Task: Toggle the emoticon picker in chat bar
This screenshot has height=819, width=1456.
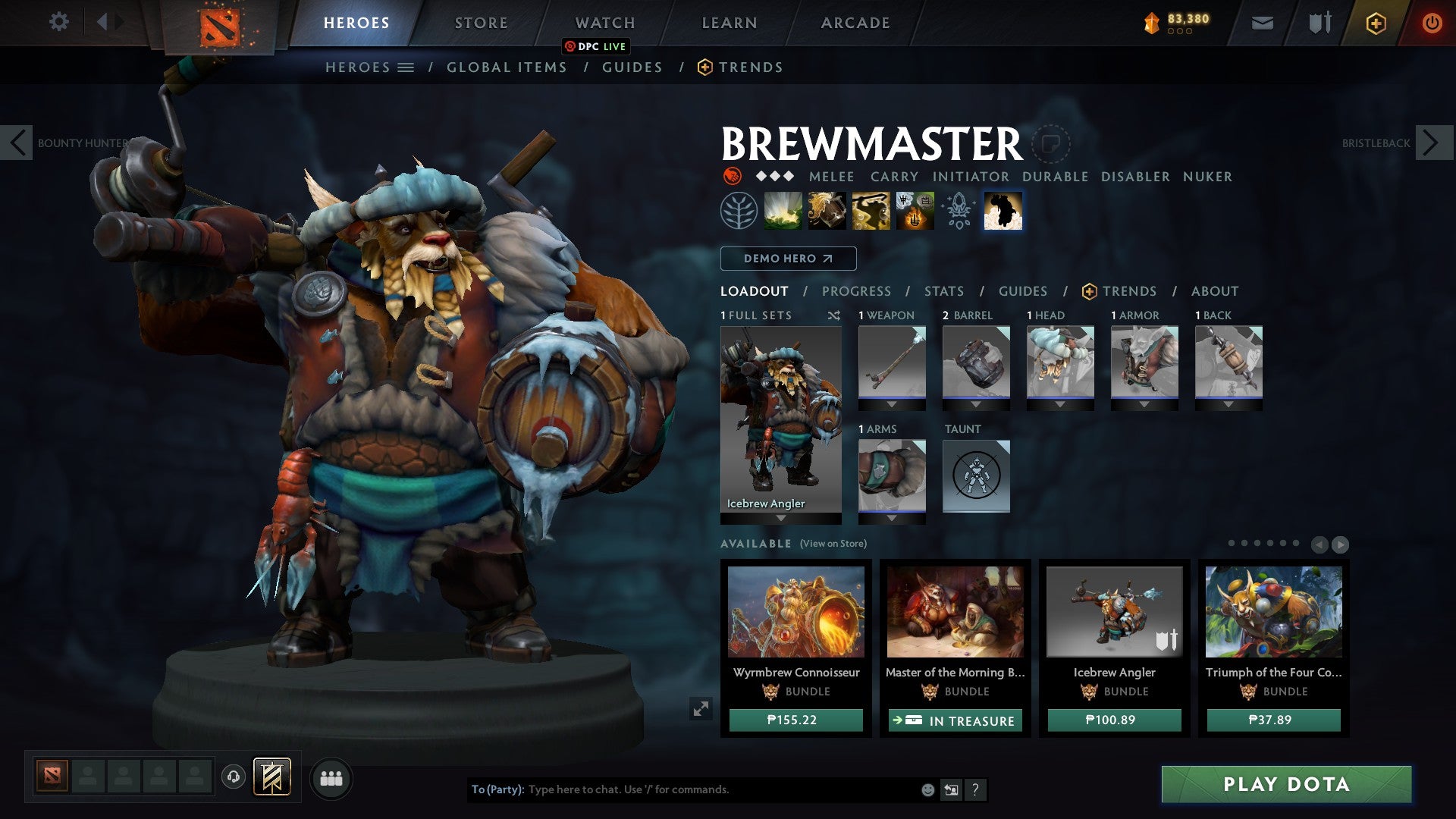Action: pyautogui.click(x=927, y=789)
